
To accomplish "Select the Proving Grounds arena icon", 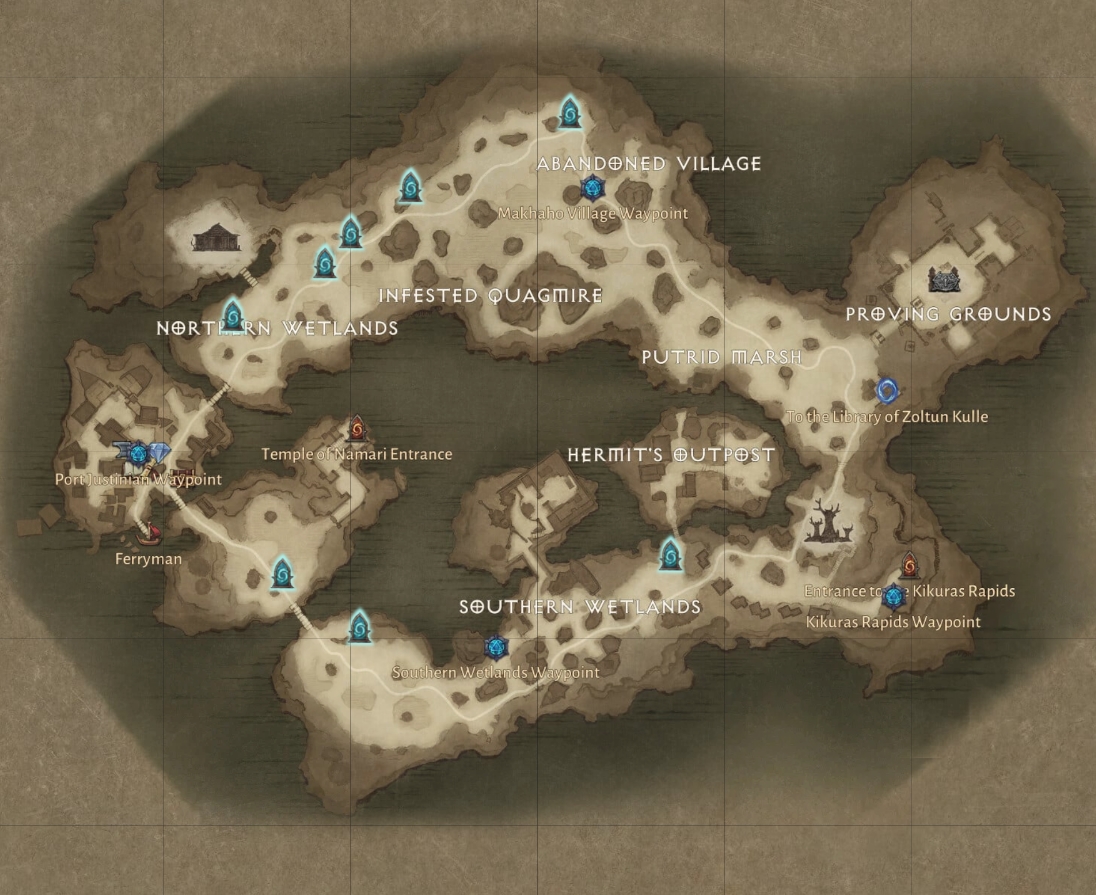I will point(943,280).
